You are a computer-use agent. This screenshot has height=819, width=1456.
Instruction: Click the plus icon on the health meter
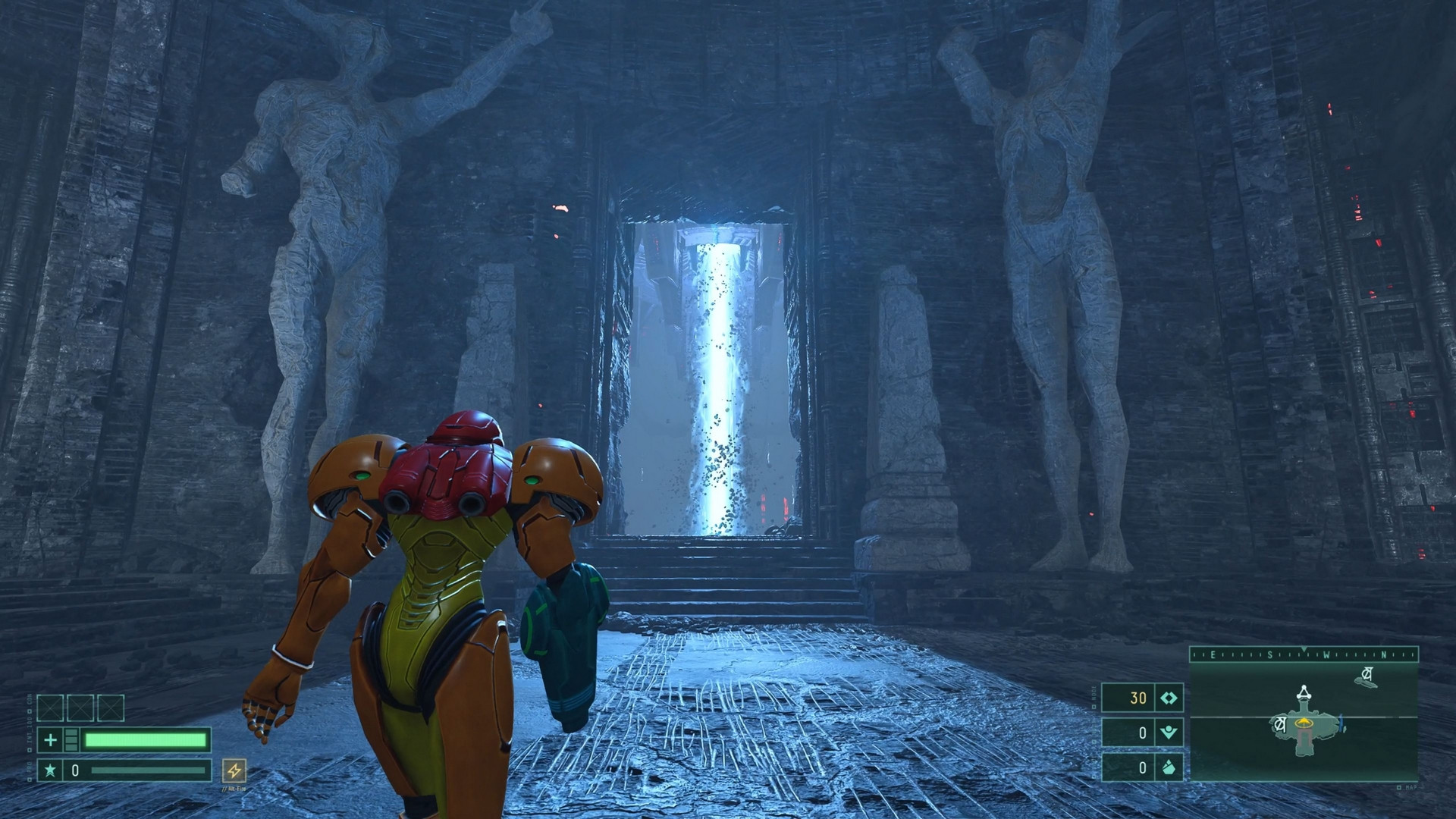click(x=50, y=739)
